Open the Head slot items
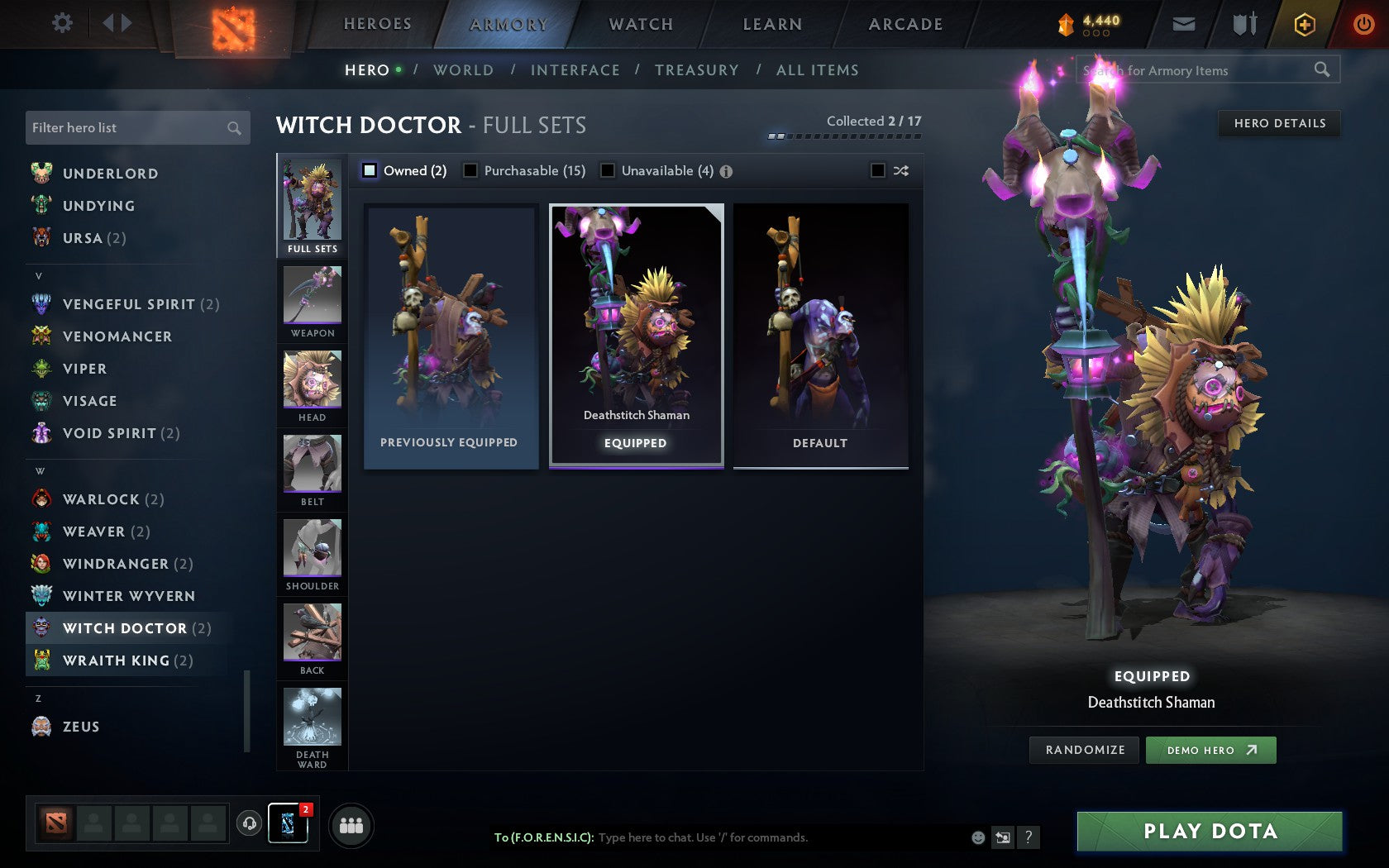This screenshot has height=868, width=1389. click(312, 386)
